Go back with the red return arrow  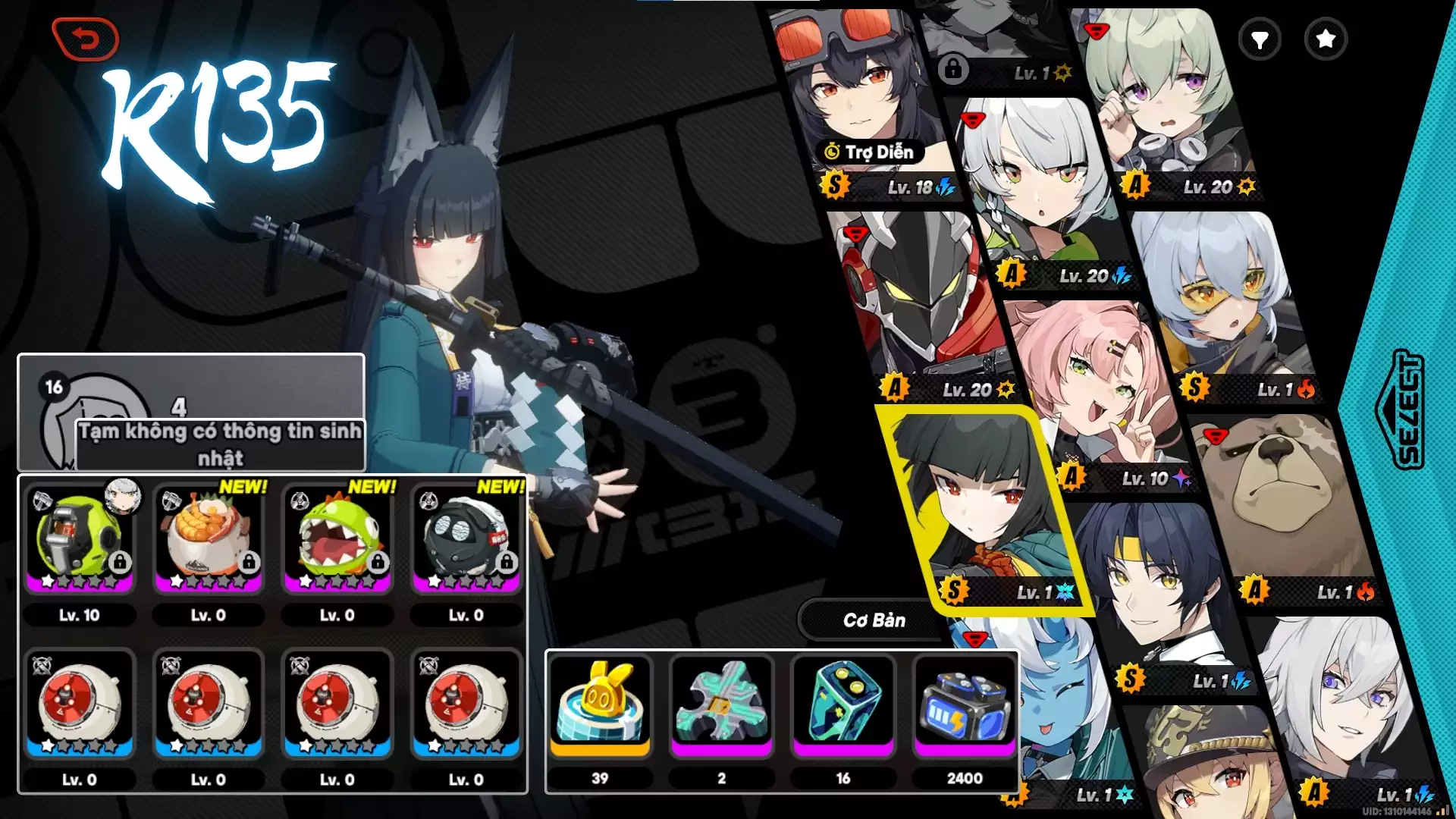(x=85, y=39)
